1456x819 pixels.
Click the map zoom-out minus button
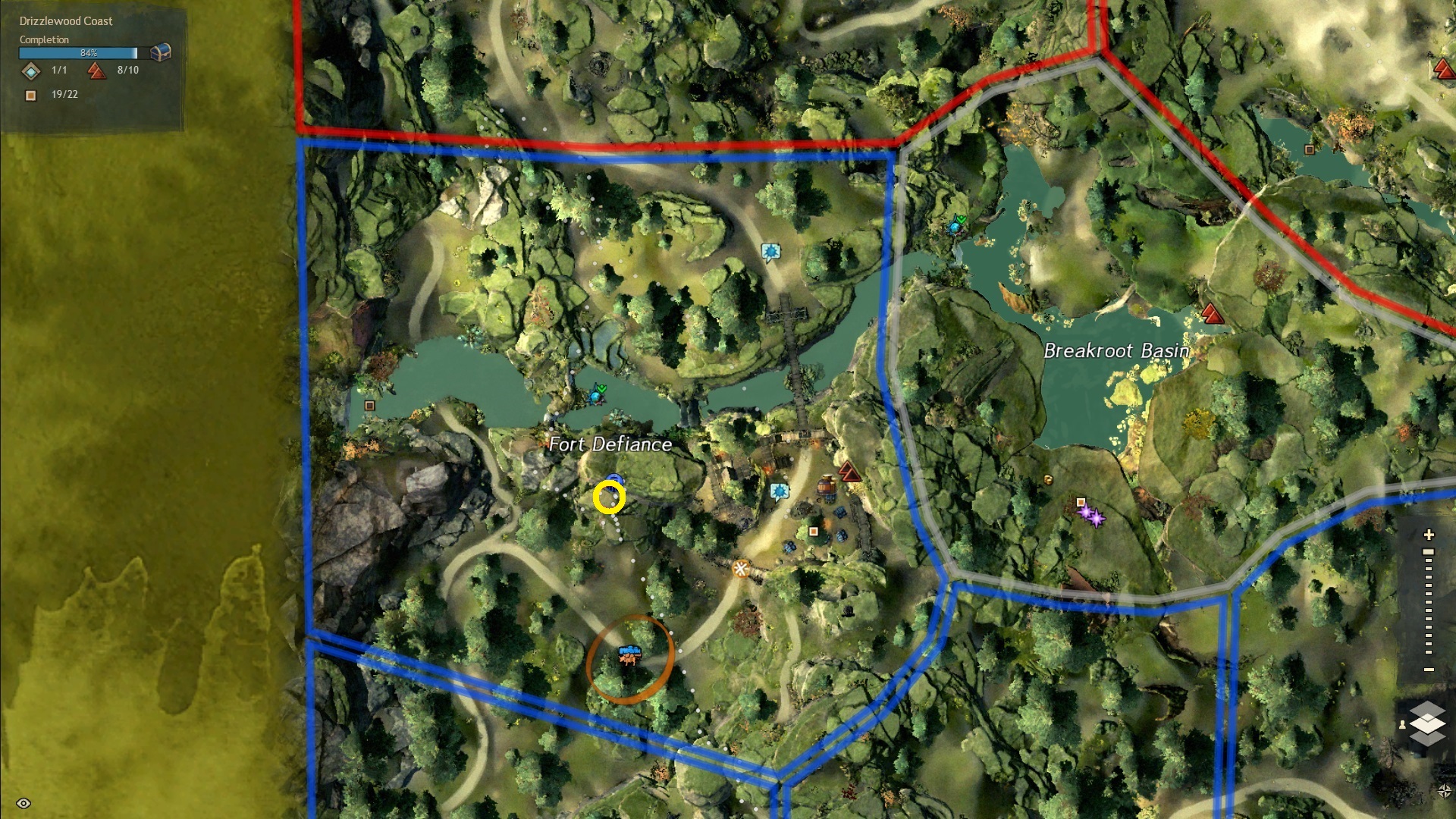point(1429,670)
